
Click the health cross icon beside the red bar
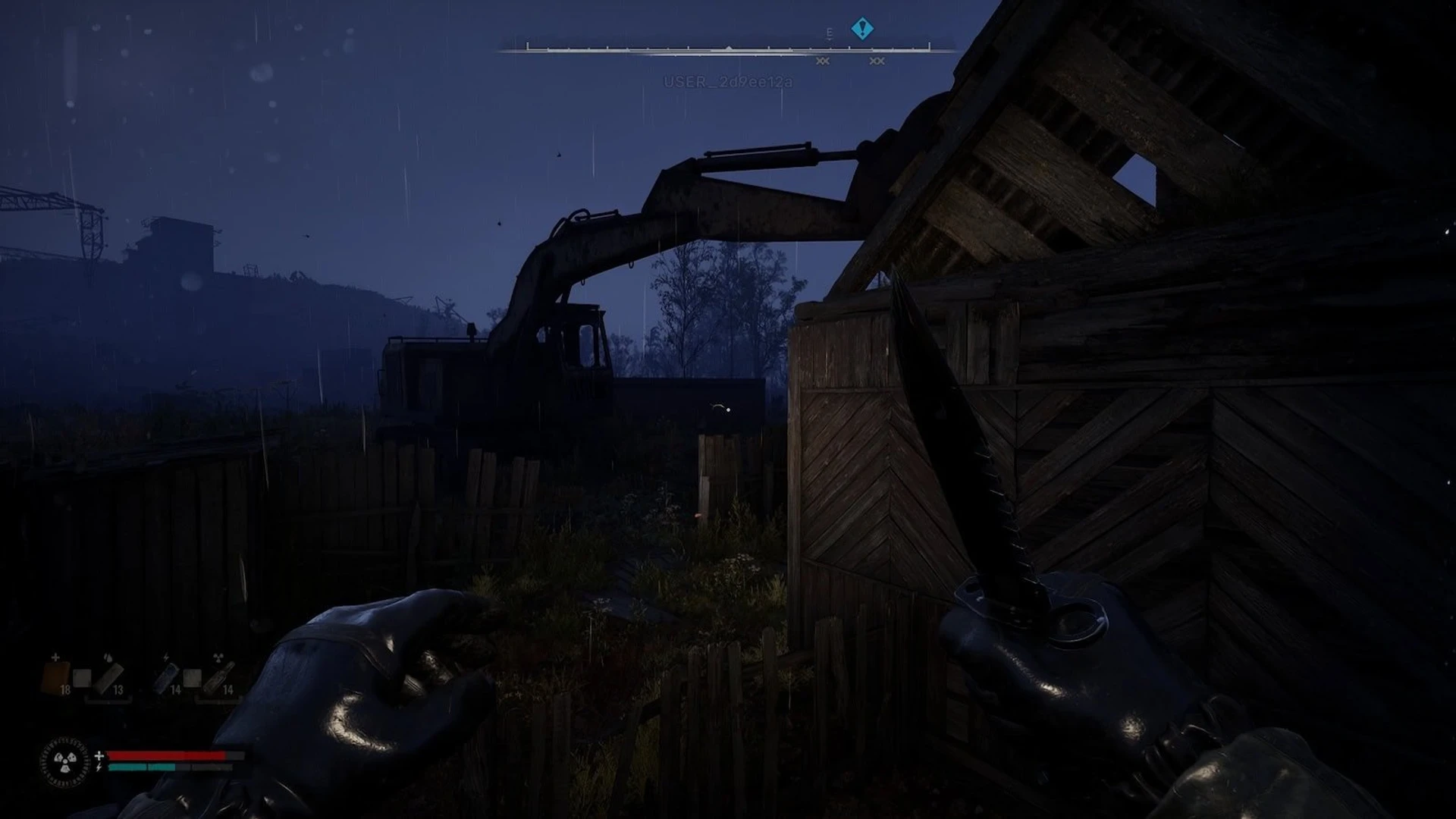[99, 755]
